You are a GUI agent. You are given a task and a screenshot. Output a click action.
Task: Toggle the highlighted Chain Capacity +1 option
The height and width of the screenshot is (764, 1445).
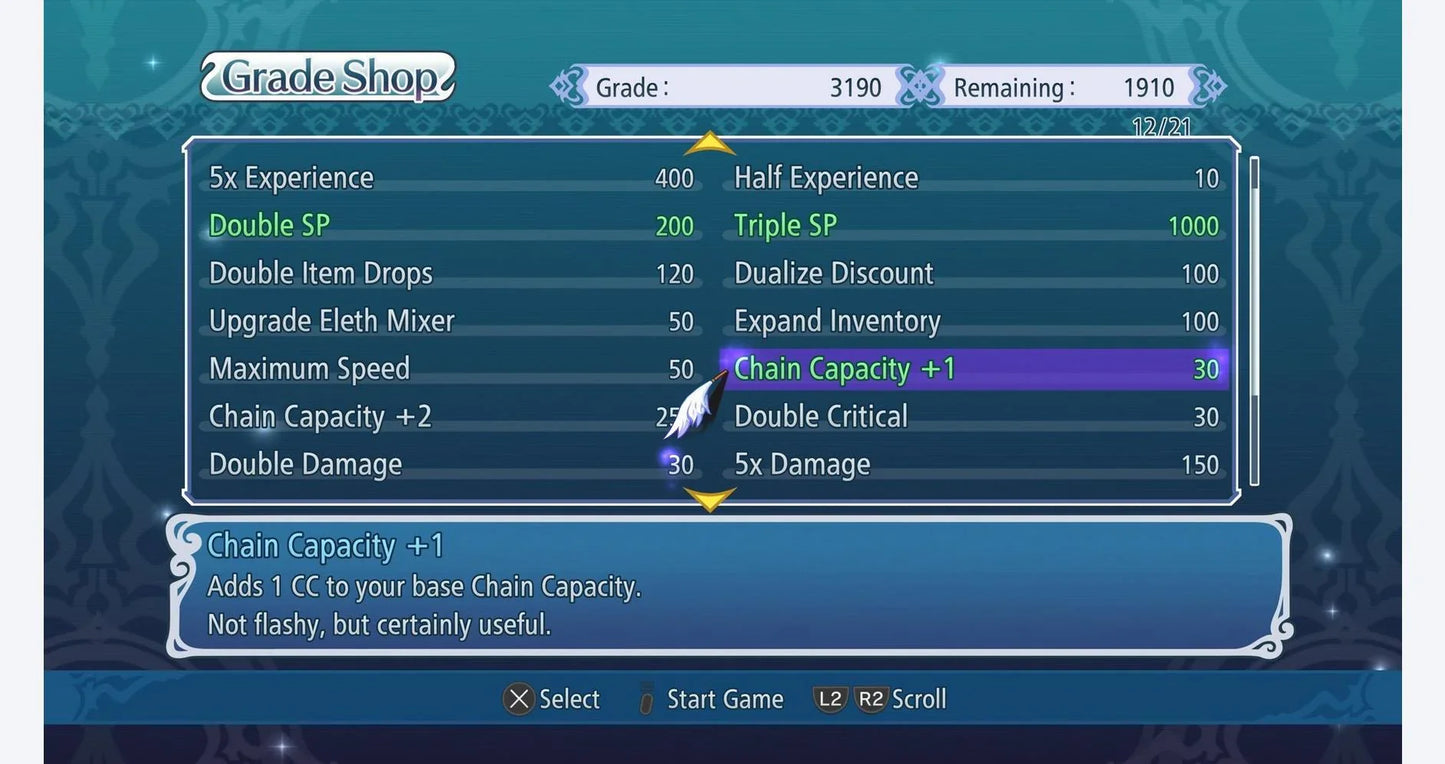[x=843, y=369]
